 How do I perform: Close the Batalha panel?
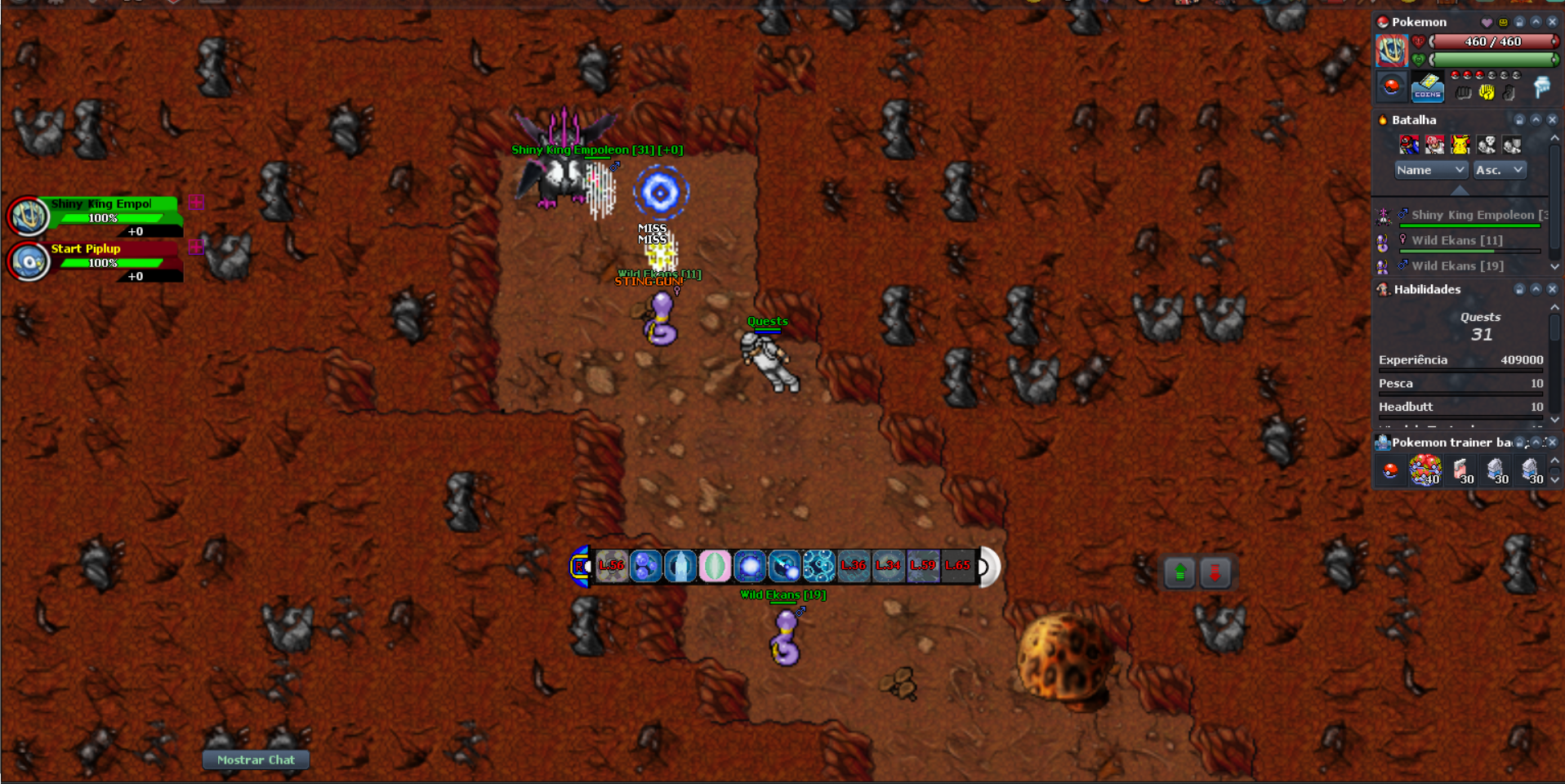coord(1552,120)
